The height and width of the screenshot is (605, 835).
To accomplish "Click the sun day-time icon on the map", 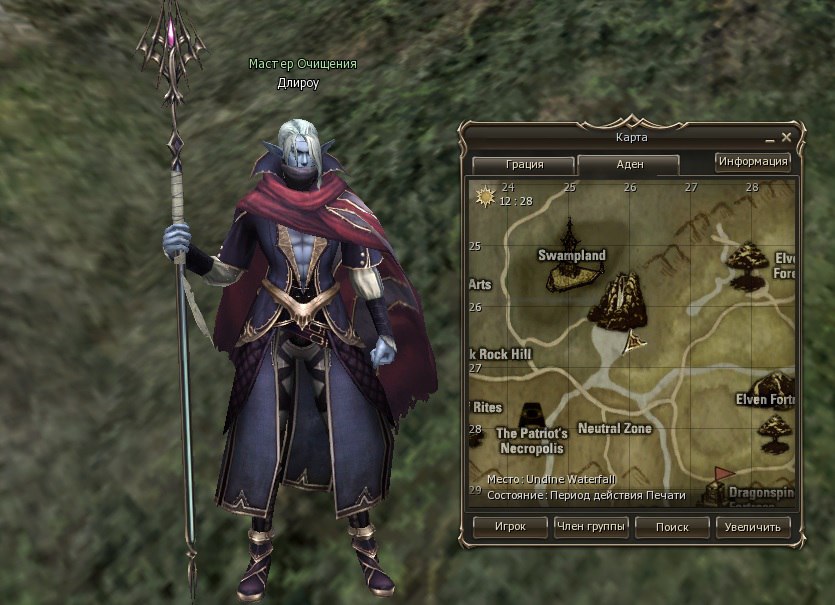I will [x=487, y=196].
